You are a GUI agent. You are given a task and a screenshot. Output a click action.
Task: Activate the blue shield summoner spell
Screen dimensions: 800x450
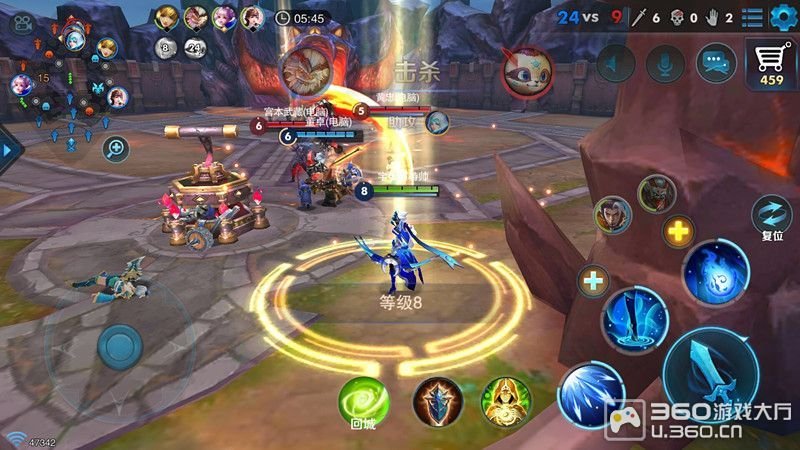click(437, 402)
